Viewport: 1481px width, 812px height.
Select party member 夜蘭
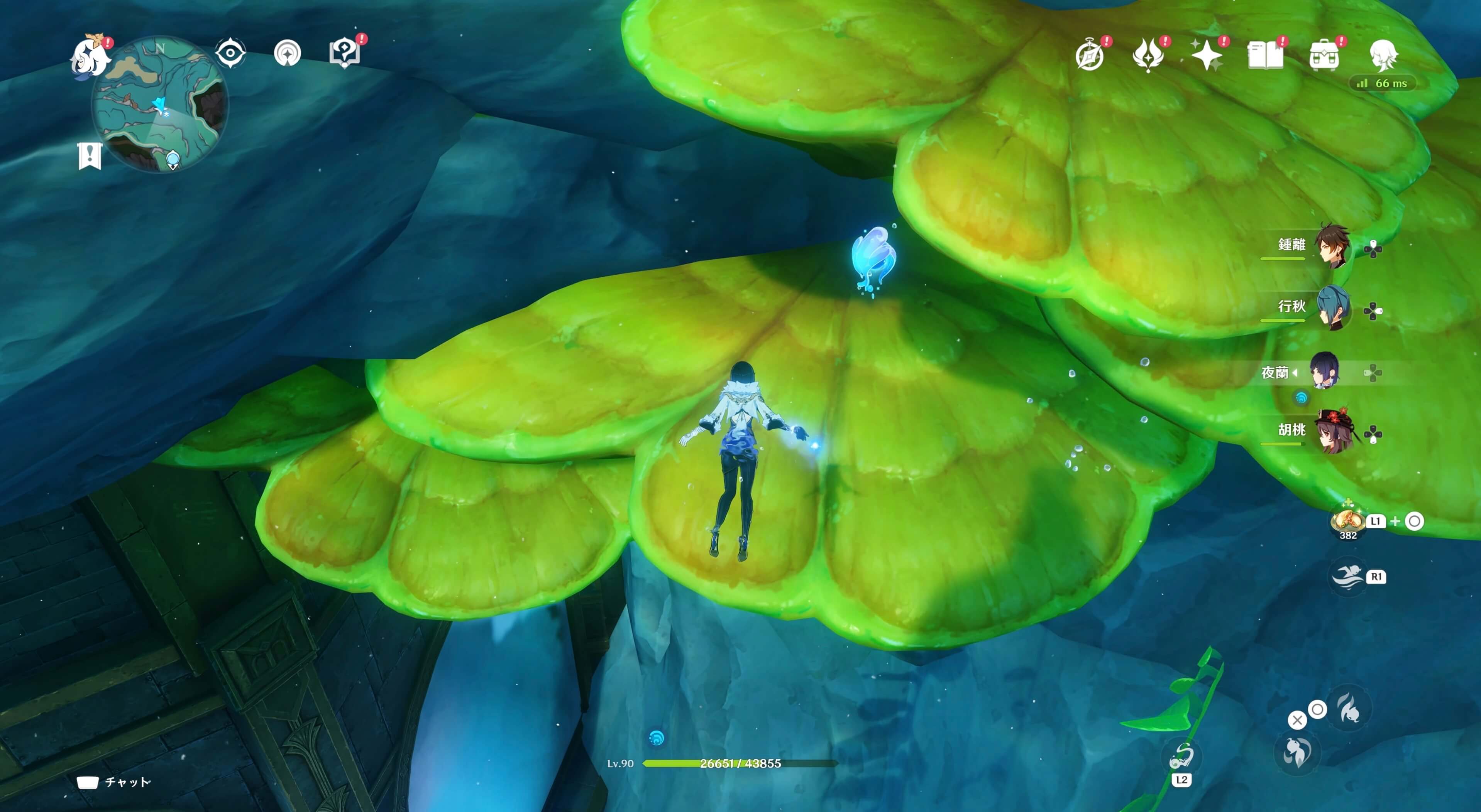click(1325, 371)
